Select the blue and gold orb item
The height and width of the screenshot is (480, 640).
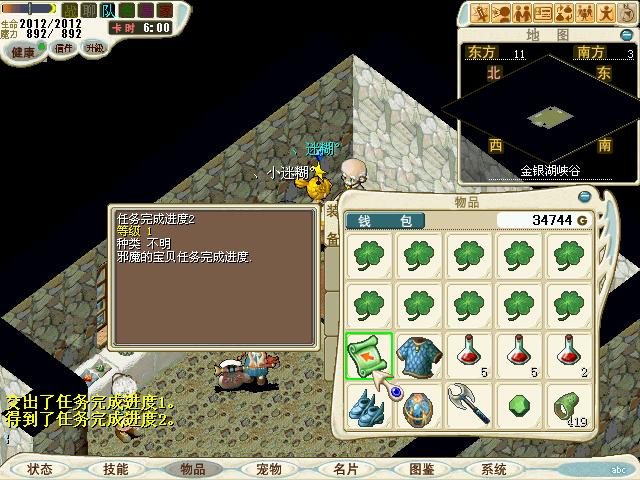point(420,406)
